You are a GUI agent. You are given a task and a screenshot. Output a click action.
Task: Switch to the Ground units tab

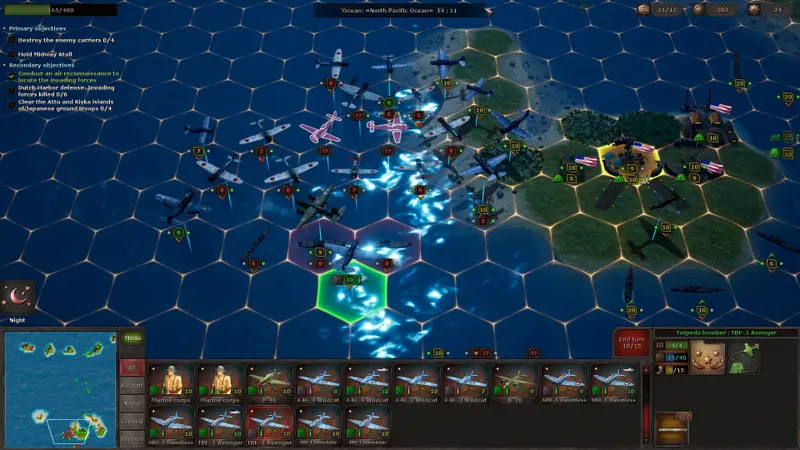pos(132,420)
